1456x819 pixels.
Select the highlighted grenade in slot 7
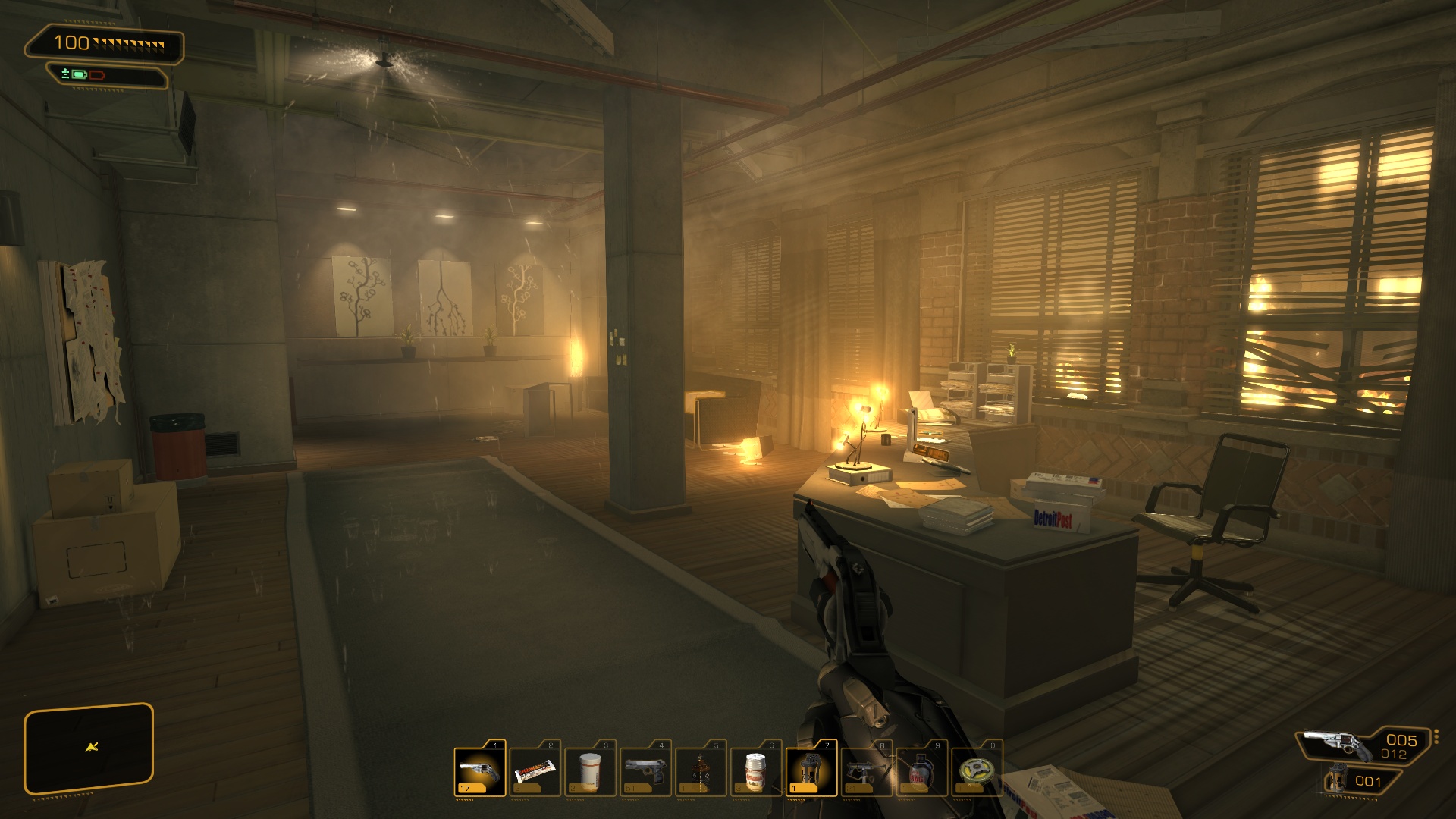tap(811, 771)
